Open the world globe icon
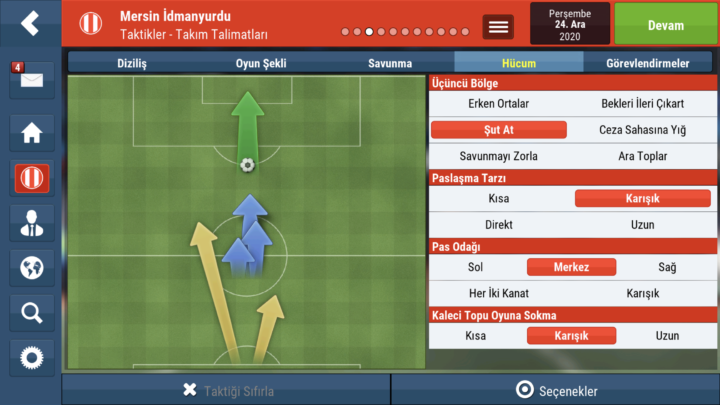Screen dimensions: 720x405 [x=31, y=268]
